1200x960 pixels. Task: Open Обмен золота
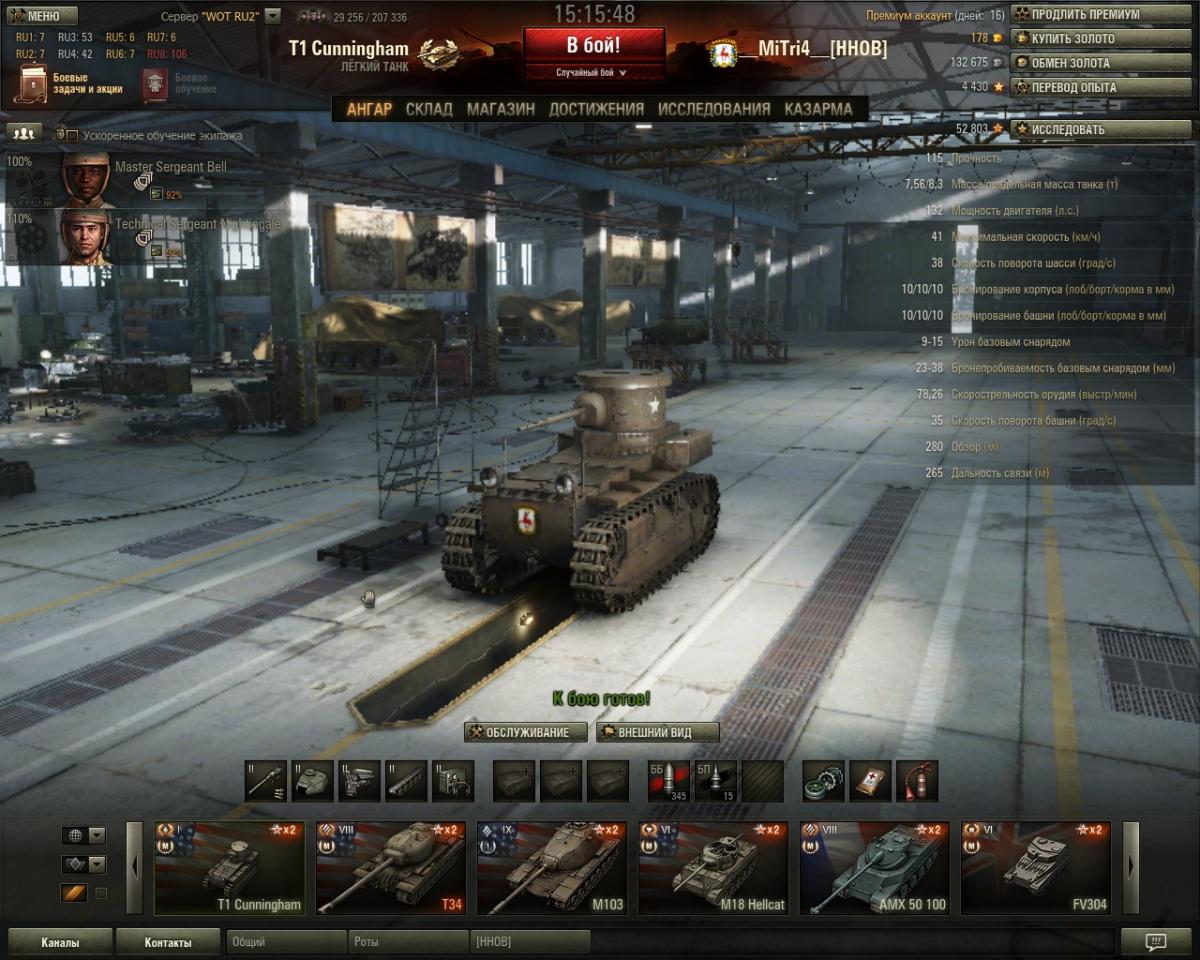coord(1100,62)
